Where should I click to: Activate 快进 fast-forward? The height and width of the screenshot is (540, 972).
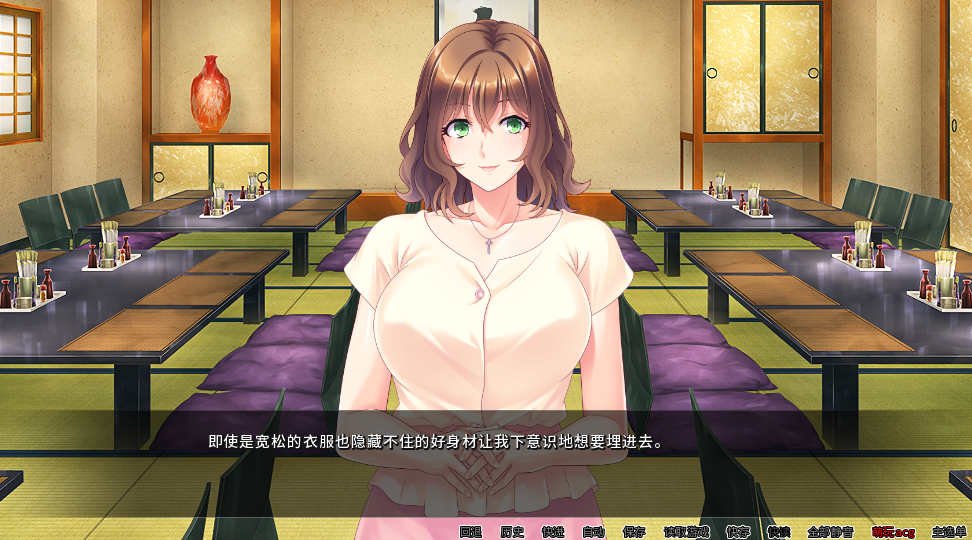tap(553, 532)
